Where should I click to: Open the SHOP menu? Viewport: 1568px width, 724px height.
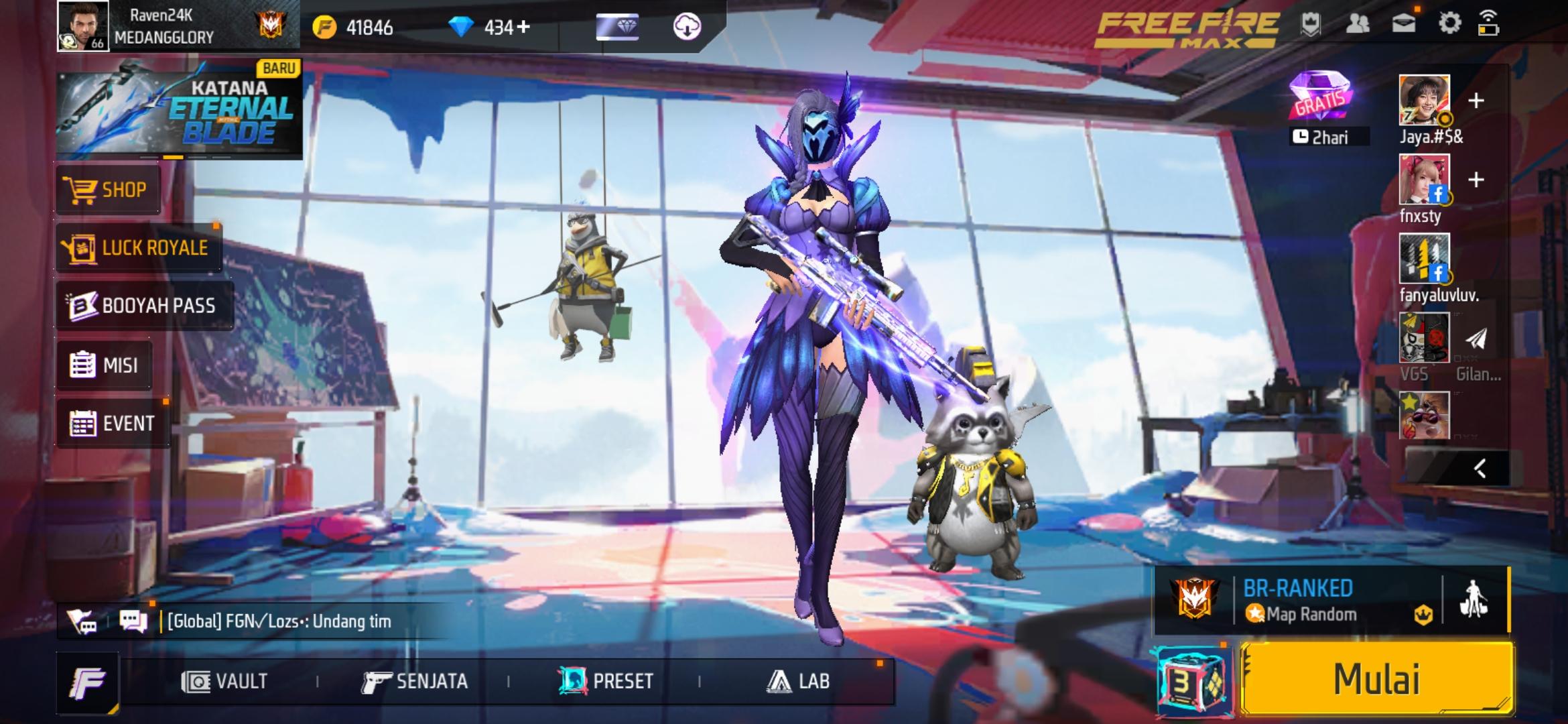pyautogui.click(x=107, y=190)
